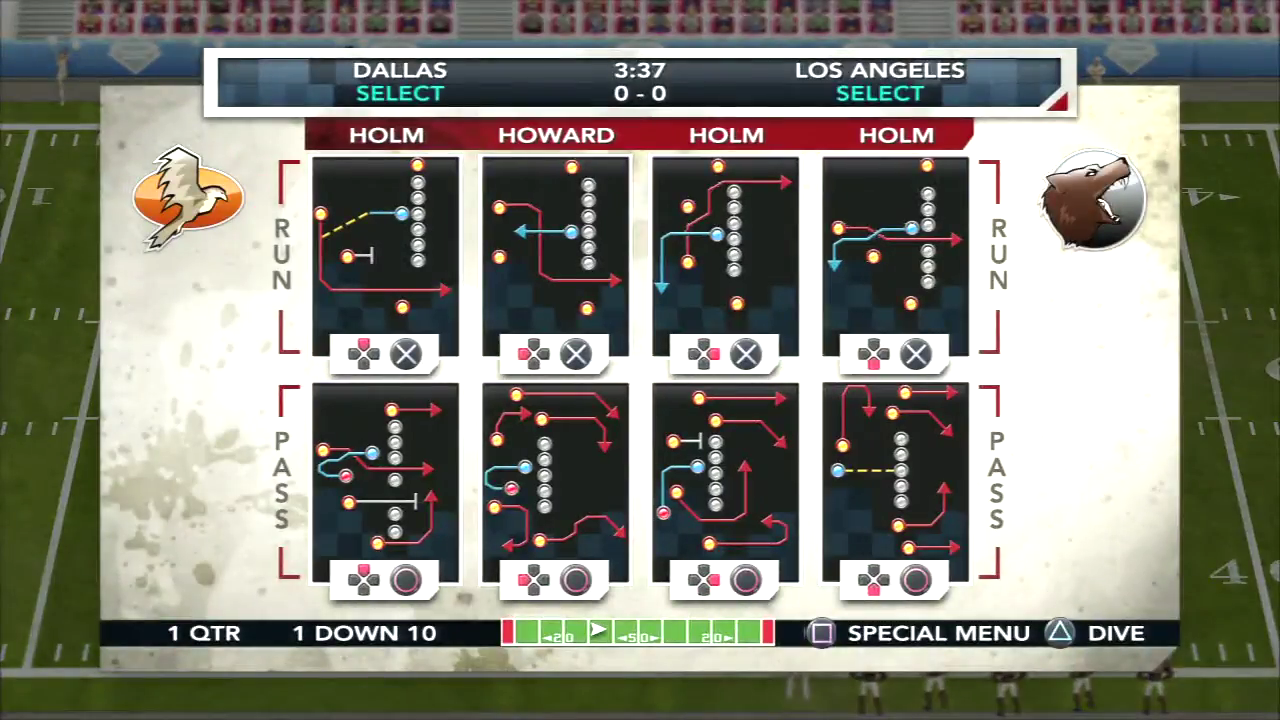Click the yellow arrow marker on the field position bar
Screen dimensions: 1280x720
coord(597,631)
